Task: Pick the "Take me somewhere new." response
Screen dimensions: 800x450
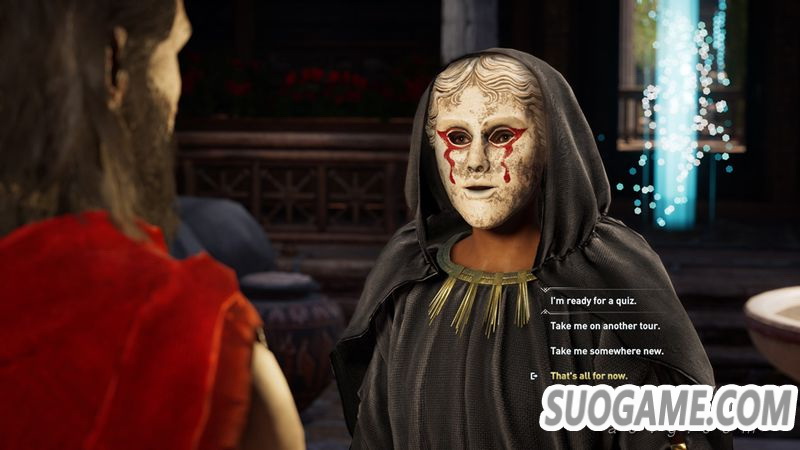Action: click(x=605, y=351)
